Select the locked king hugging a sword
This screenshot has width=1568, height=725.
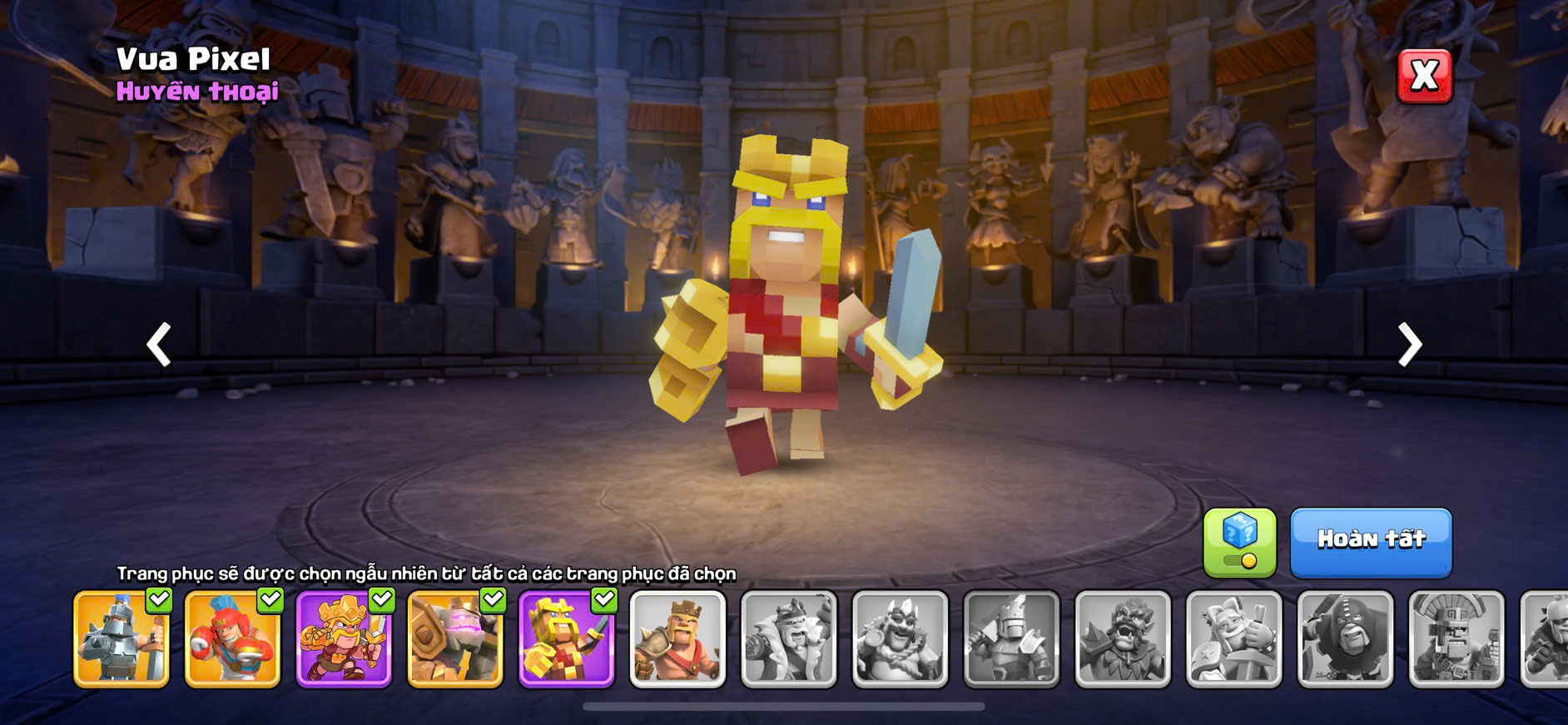(x=1233, y=639)
